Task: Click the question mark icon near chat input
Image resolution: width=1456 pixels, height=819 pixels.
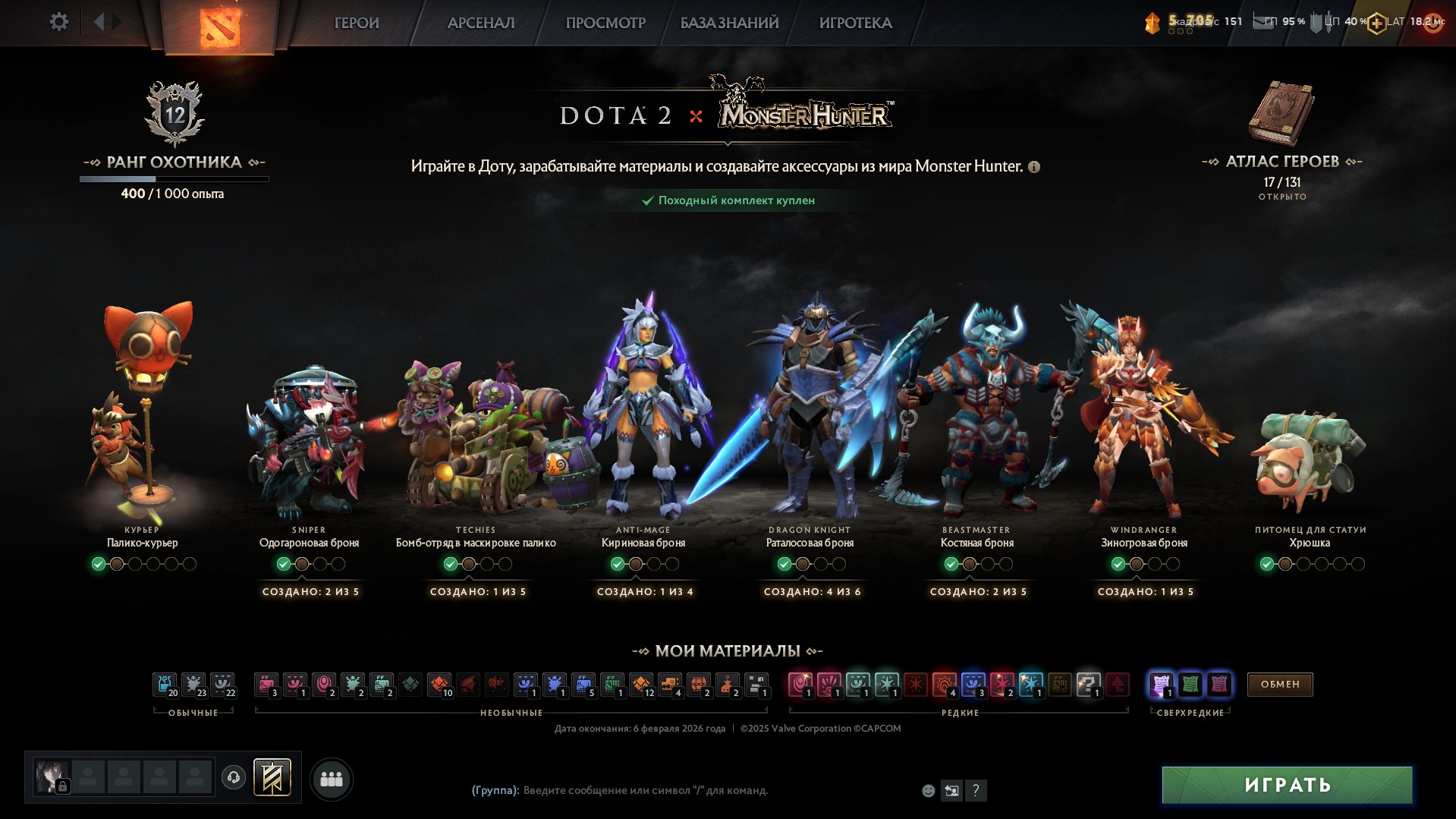Action: coord(976,790)
